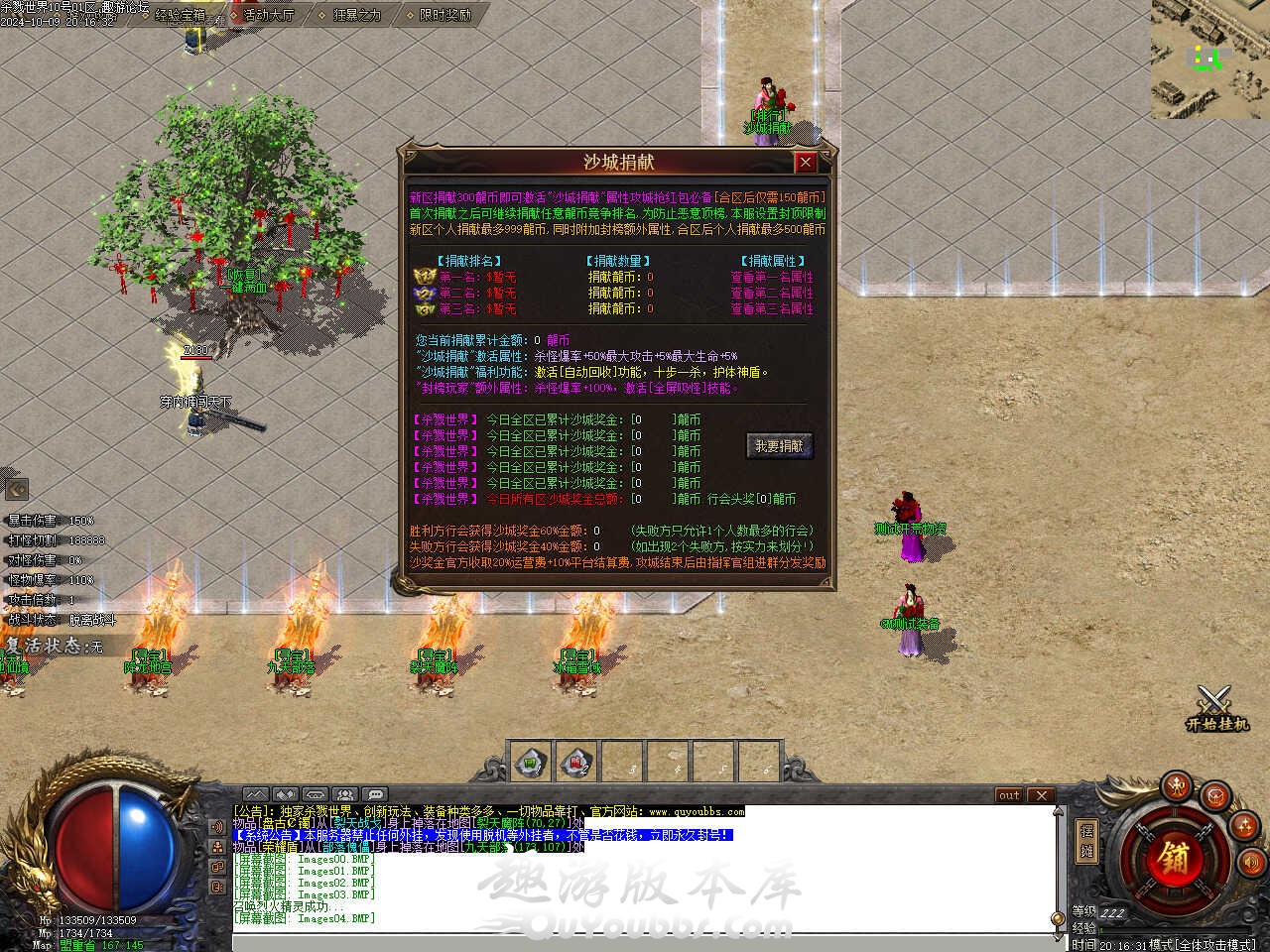Screen dimensions: 1270x952
Task: Use the red item in hotbar slot two
Action: tap(576, 763)
